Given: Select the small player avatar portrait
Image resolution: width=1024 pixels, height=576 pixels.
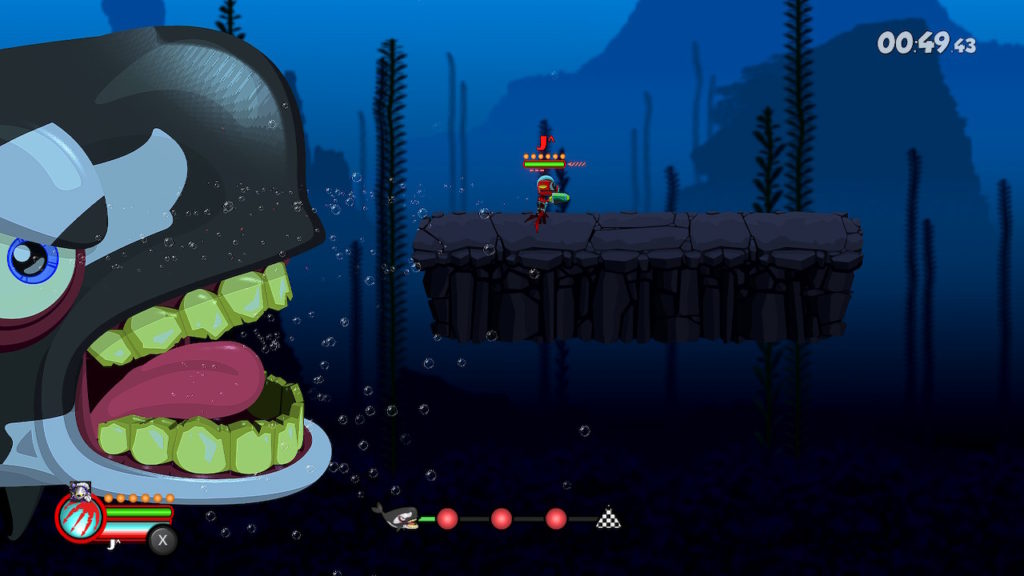Looking at the screenshot, I should click(x=81, y=490).
